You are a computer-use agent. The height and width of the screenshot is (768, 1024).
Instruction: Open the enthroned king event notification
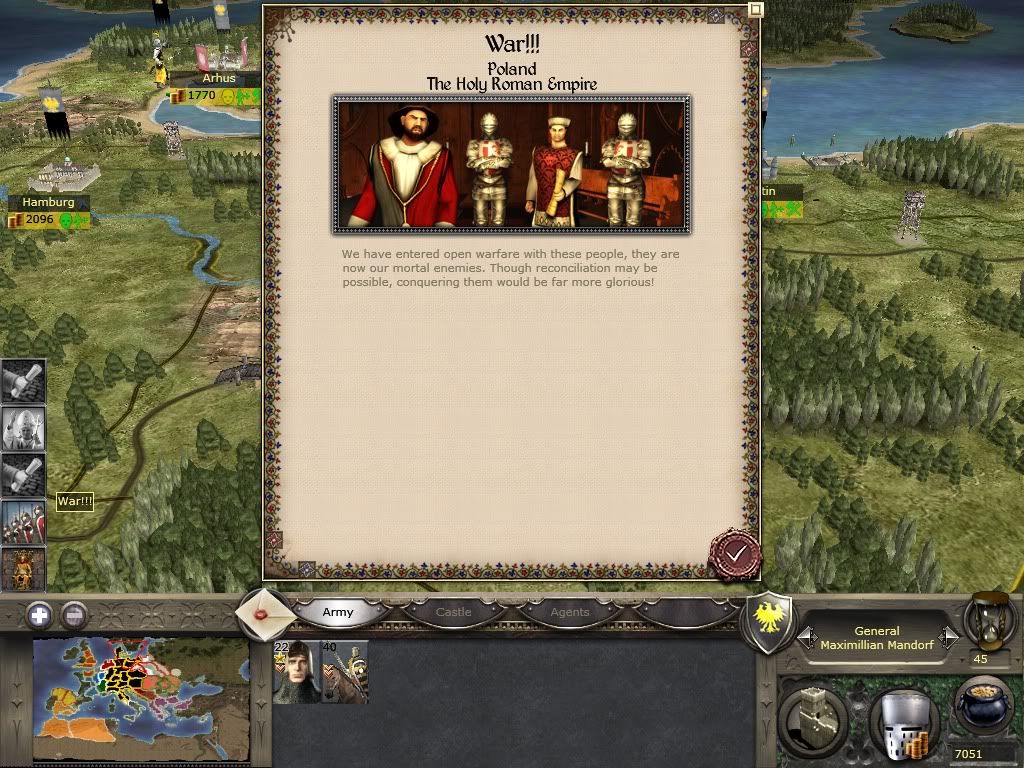[x=22, y=568]
